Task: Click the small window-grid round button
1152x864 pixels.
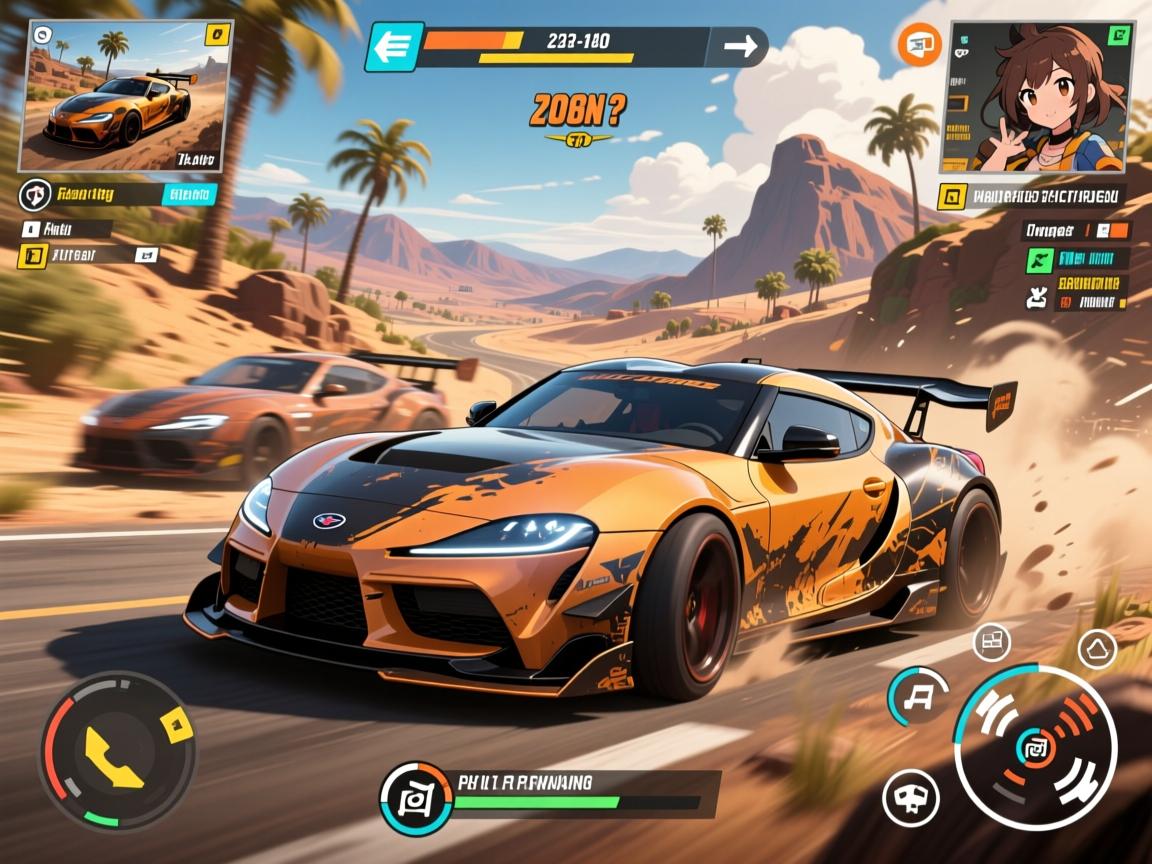Action: click(x=993, y=641)
